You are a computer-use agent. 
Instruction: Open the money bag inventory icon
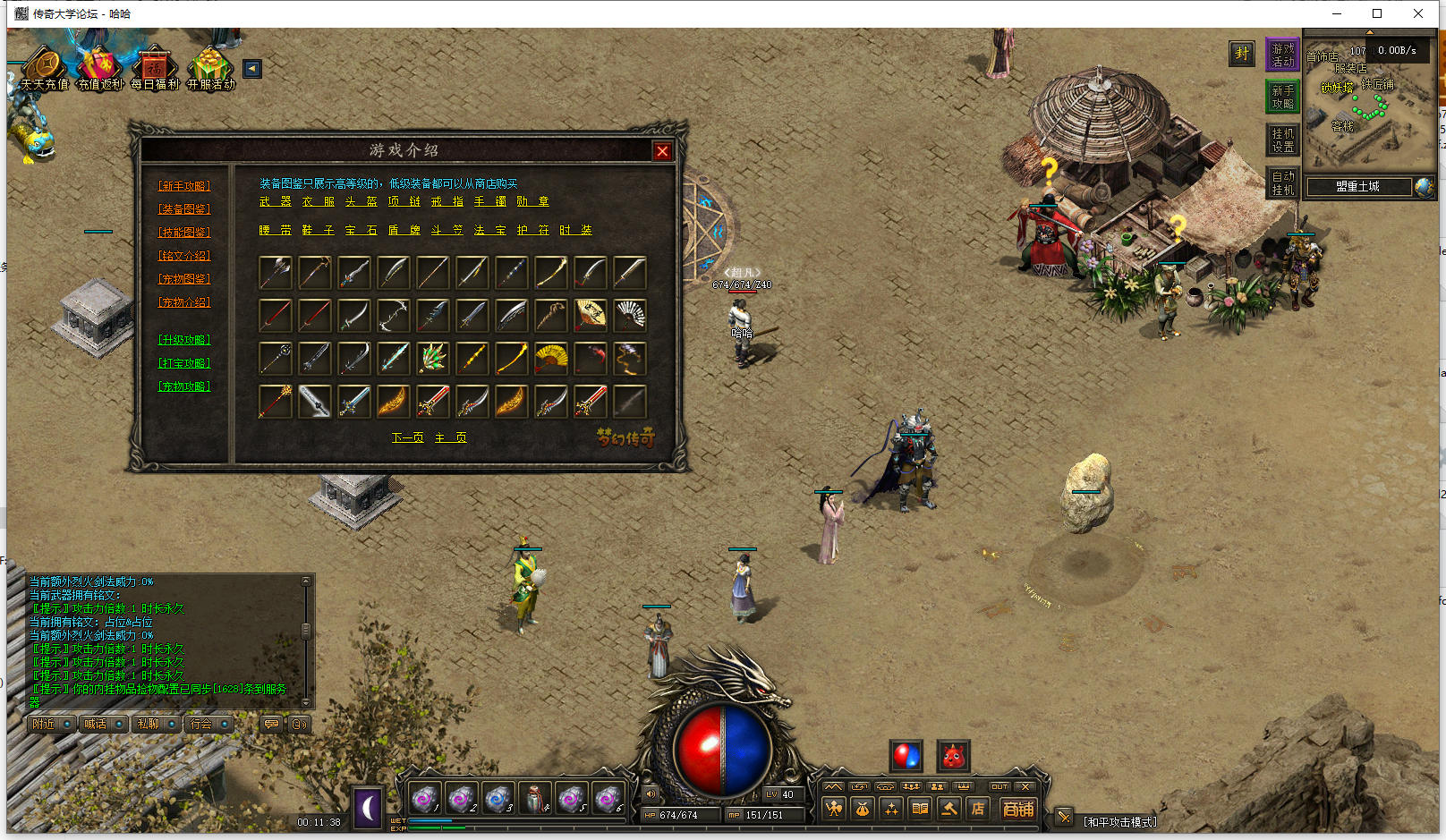(x=863, y=809)
